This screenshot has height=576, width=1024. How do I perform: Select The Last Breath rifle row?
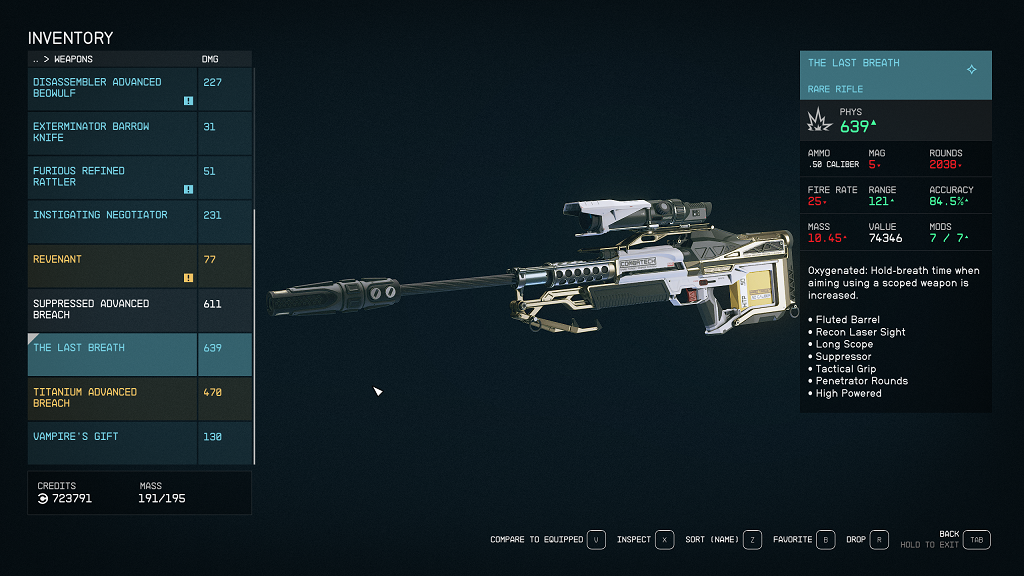tap(112, 354)
